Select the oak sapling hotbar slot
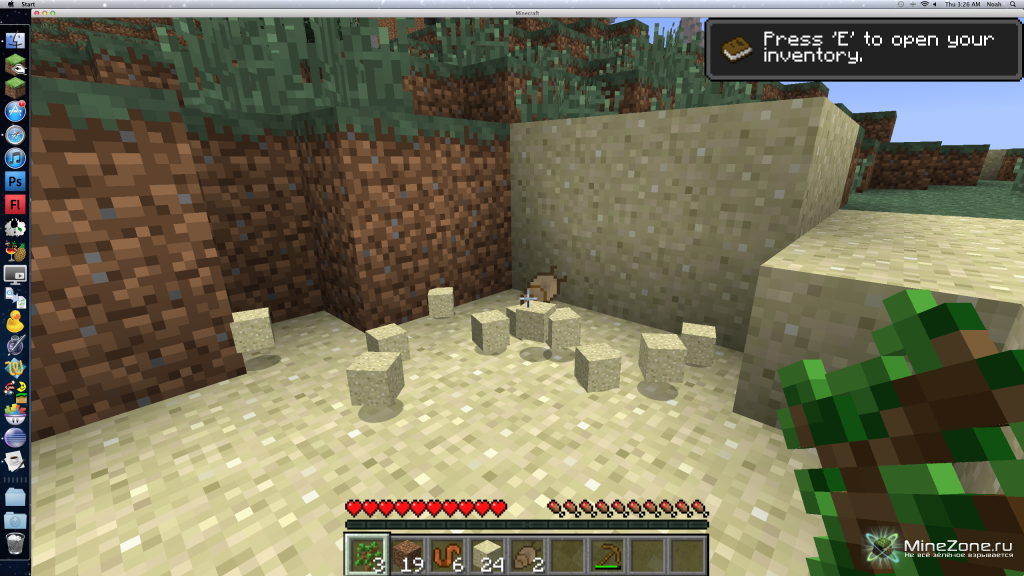The image size is (1024, 576). point(366,554)
